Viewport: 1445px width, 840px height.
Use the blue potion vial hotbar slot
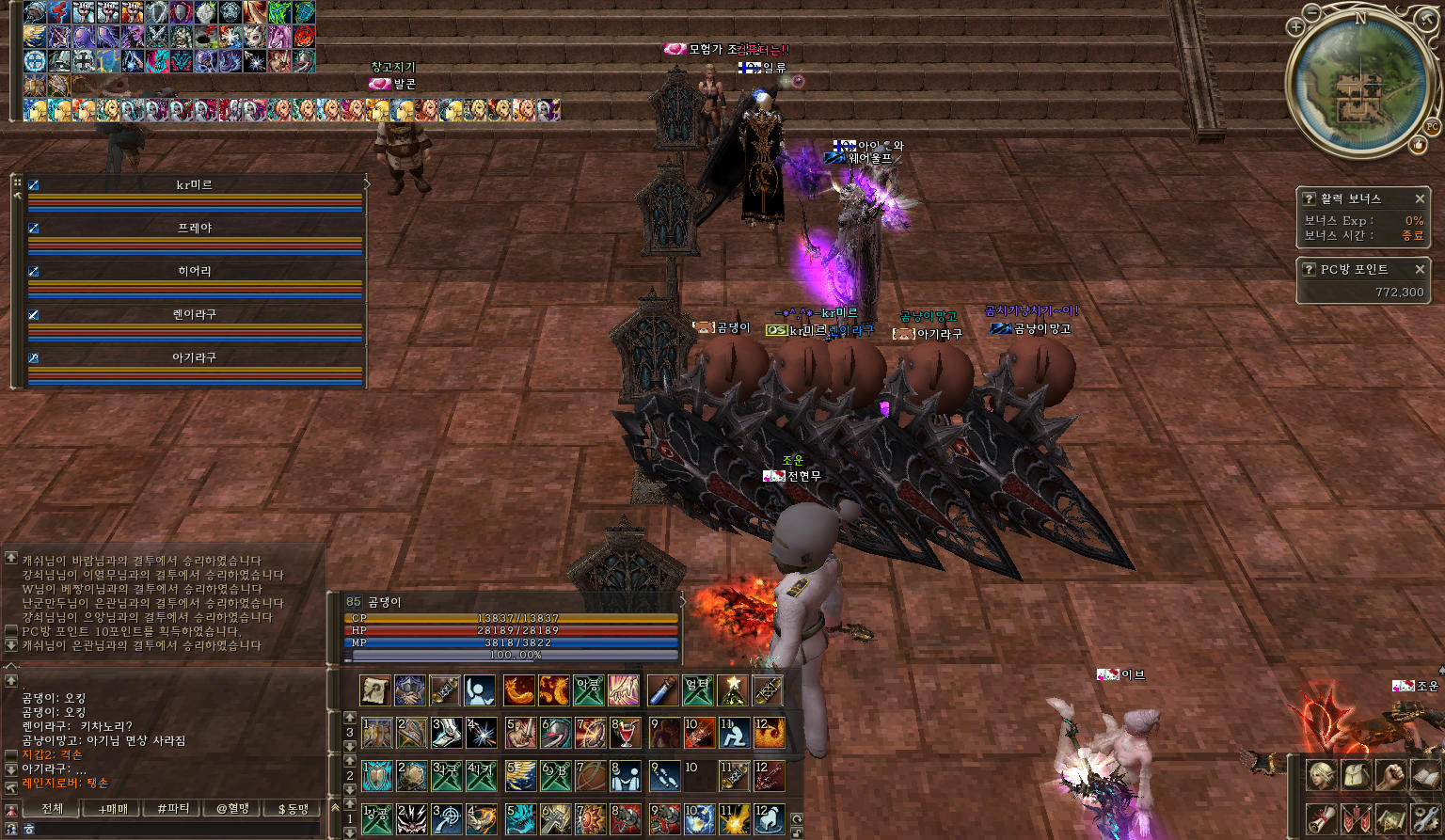662,690
